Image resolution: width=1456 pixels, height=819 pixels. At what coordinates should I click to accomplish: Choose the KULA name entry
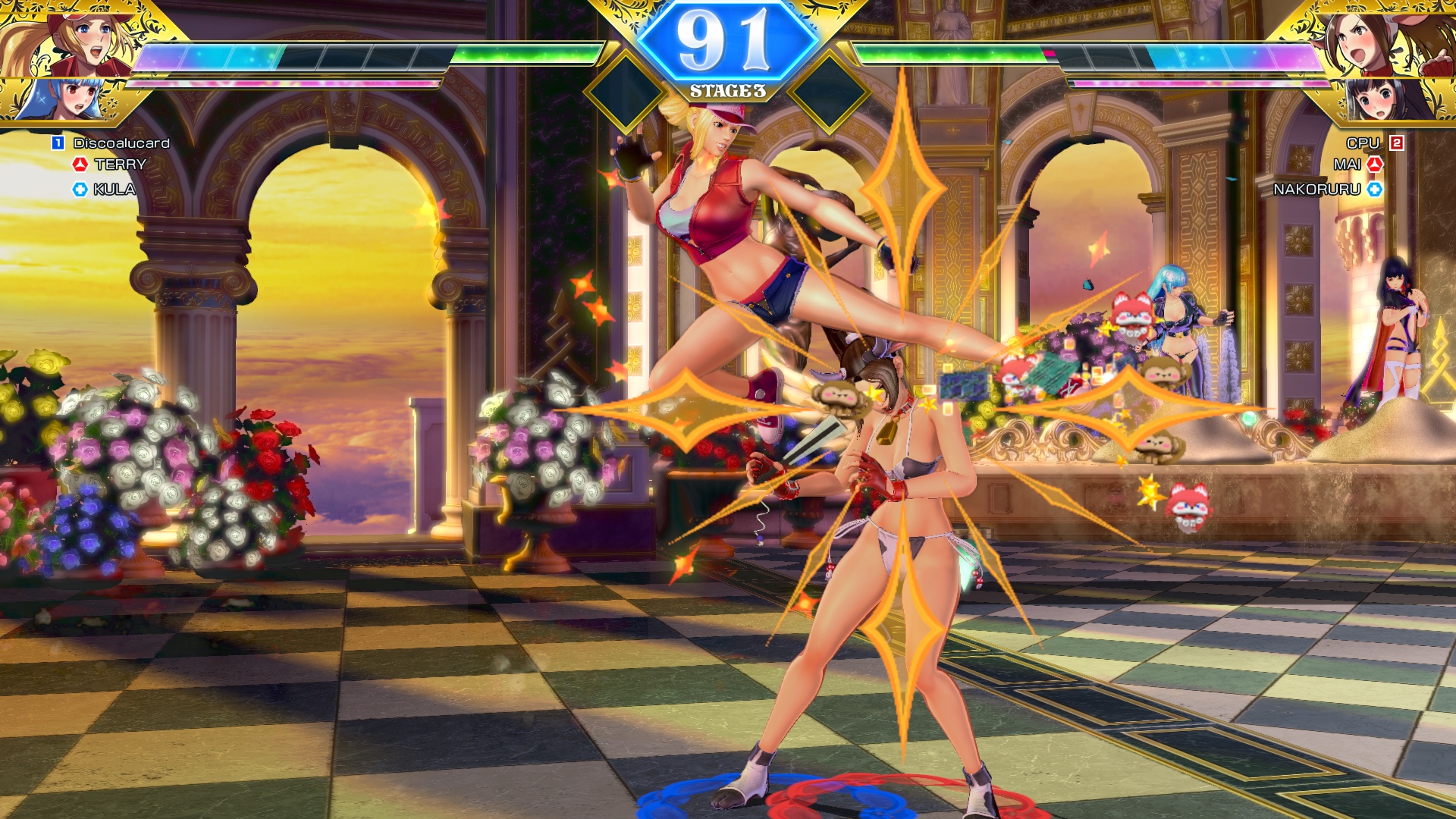coord(114,190)
